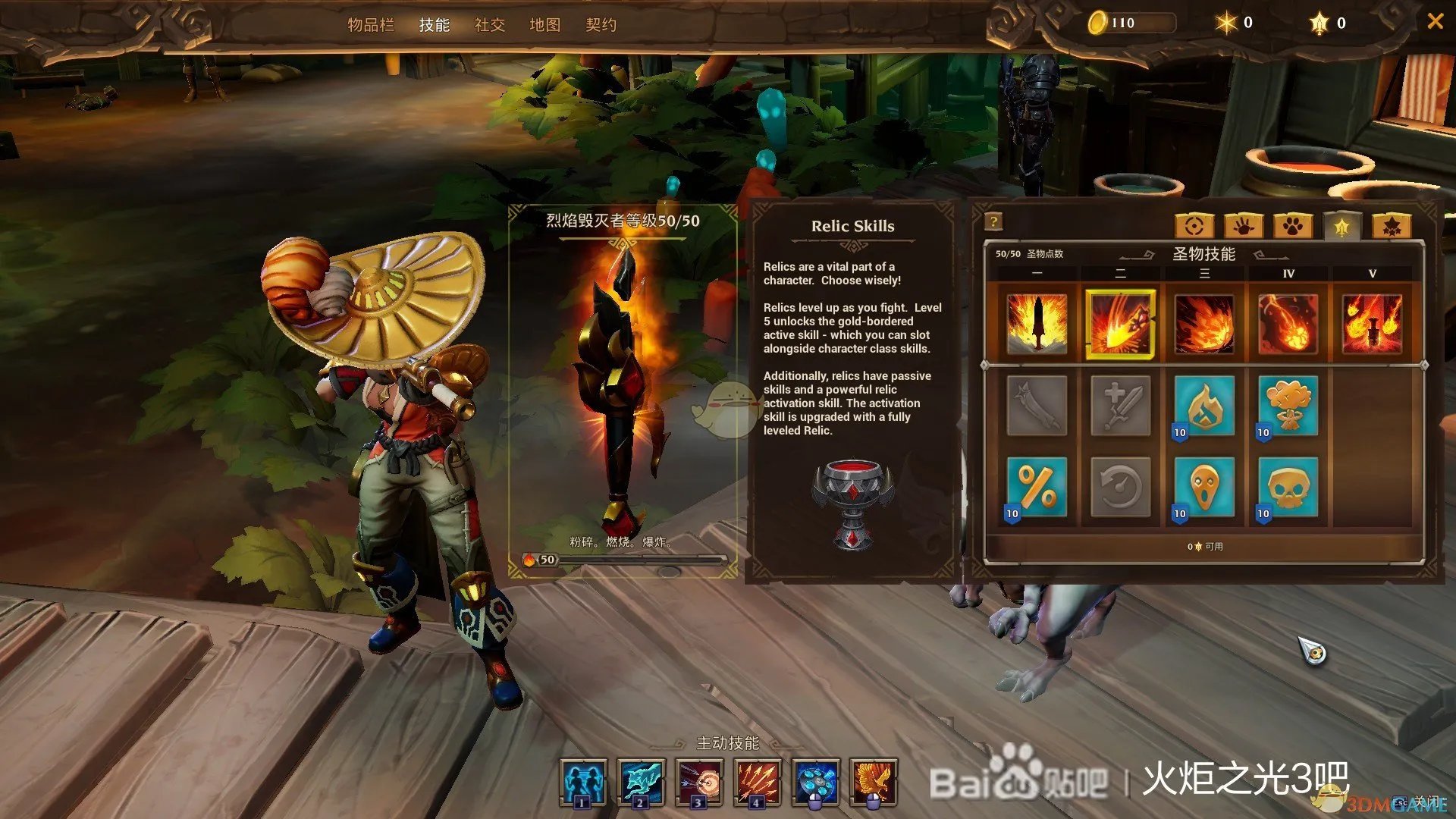Switch to the 技能 skills tab
Image resolution: width=1456 pixels, height=819 pixels.
coord(435,25)
